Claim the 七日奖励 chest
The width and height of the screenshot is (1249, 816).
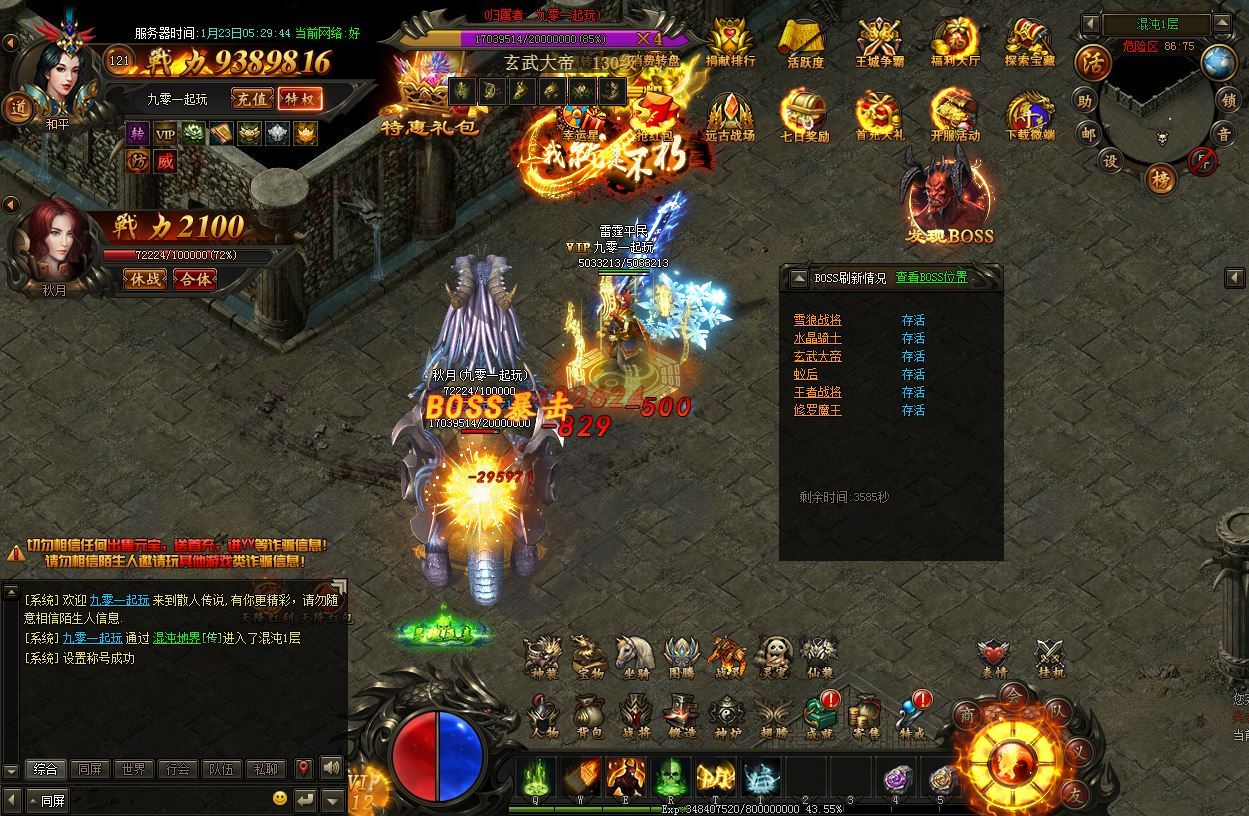click(805, 116)
